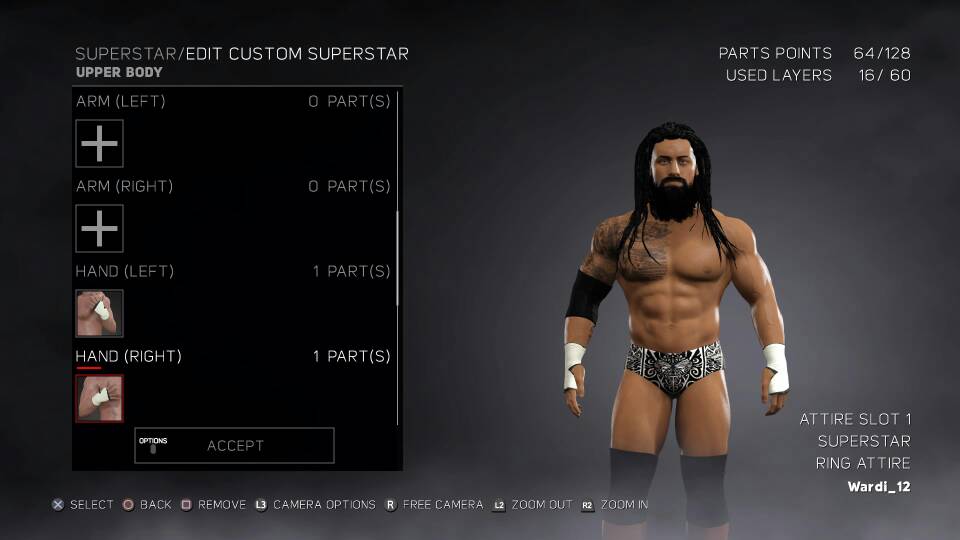Click the parts list scrollbar
Viewport: 960px width, 540px height.
[x=398, y=258]
